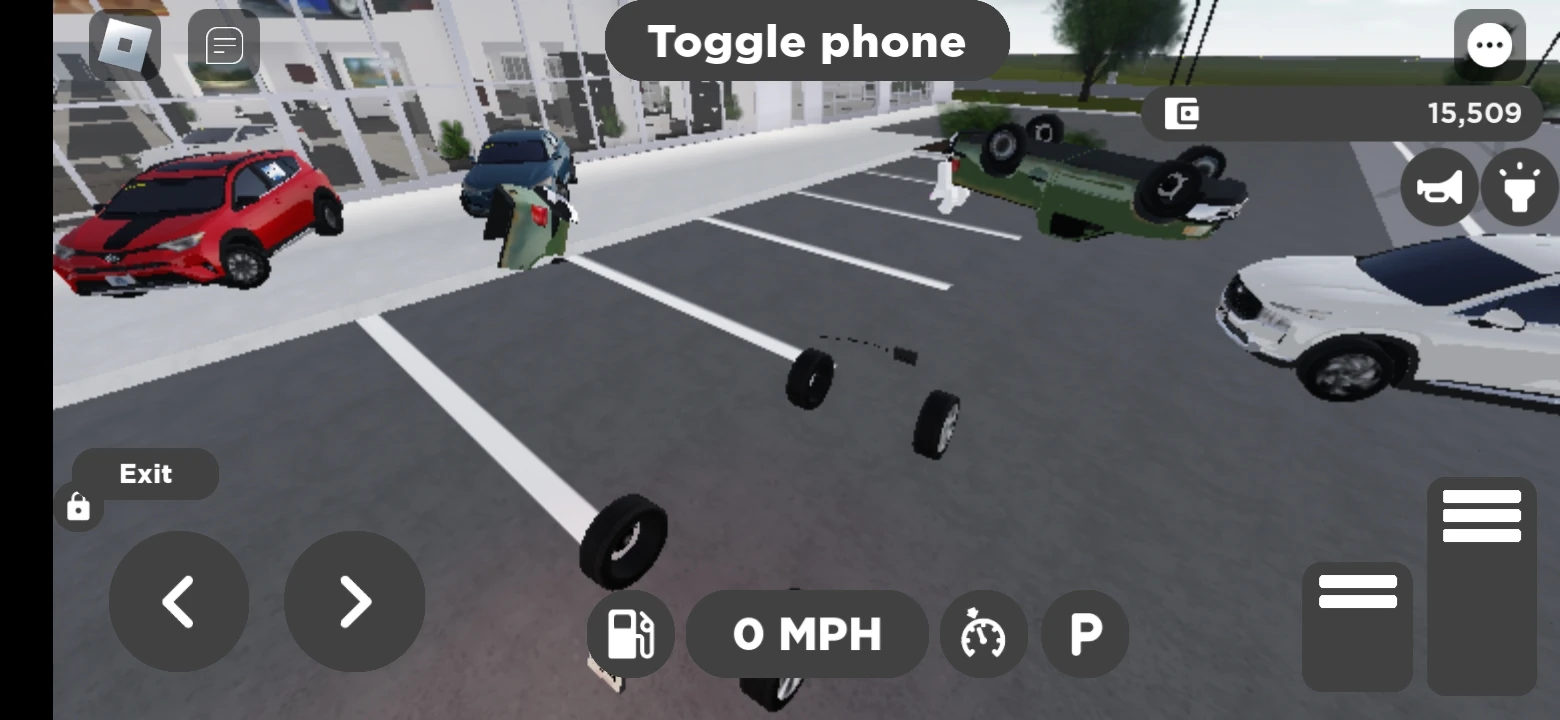Open the more options ellipsis menu

click(x=1490, y=44)
